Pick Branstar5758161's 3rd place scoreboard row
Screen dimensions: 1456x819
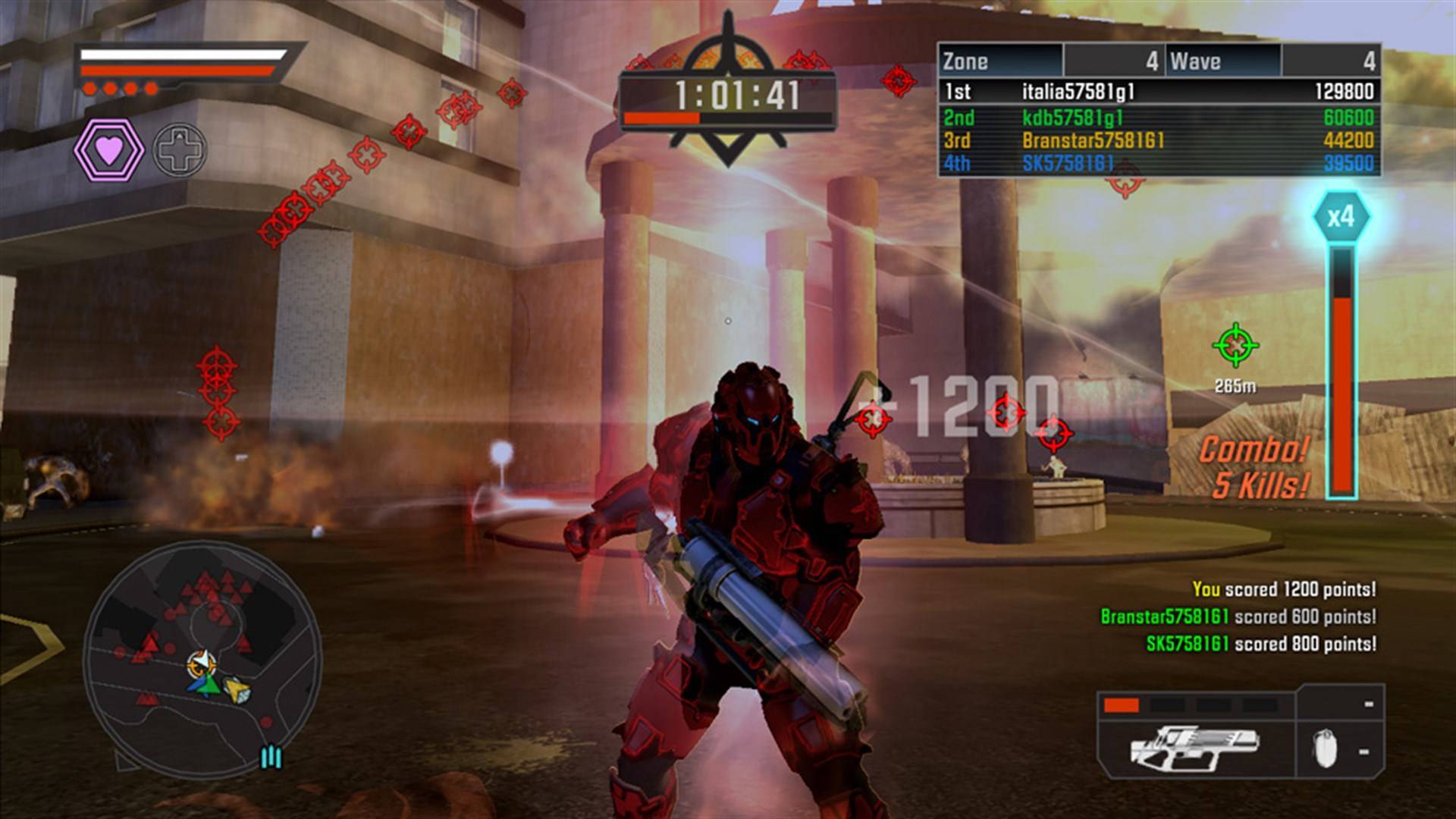(1158, 140)
